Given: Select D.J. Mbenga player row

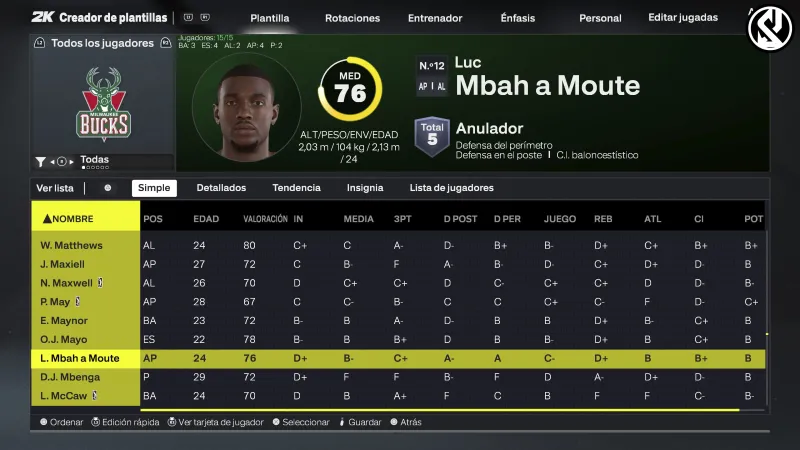Looking at the screenshot, I should 70,377.
